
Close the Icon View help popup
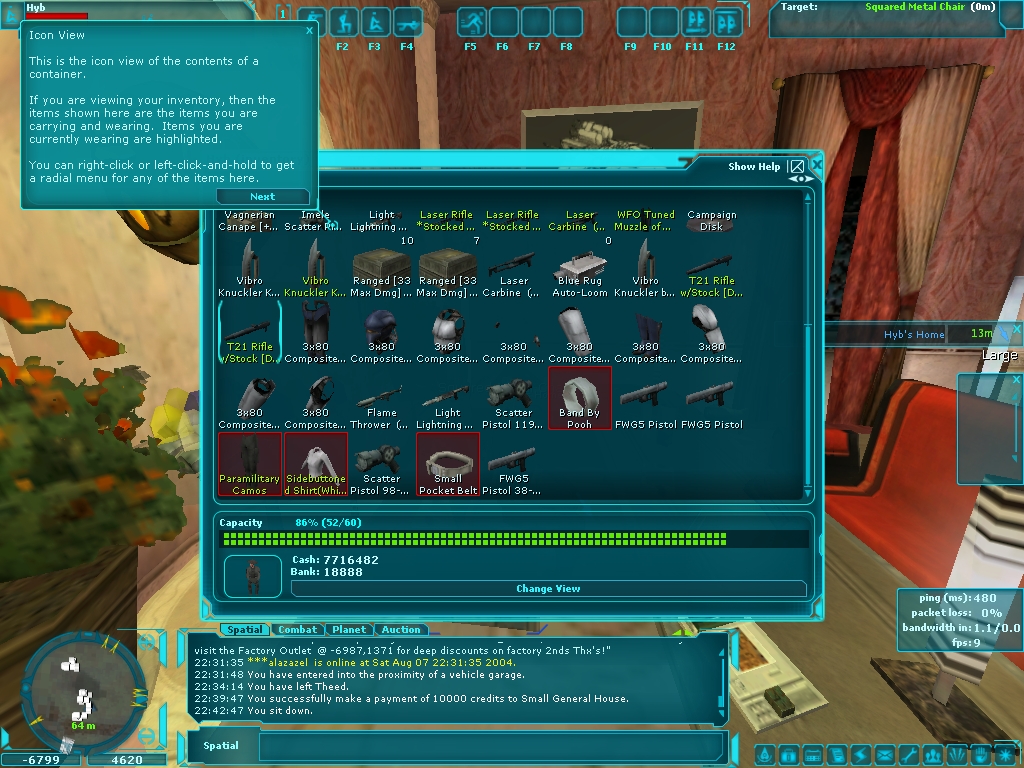(309, 30)
